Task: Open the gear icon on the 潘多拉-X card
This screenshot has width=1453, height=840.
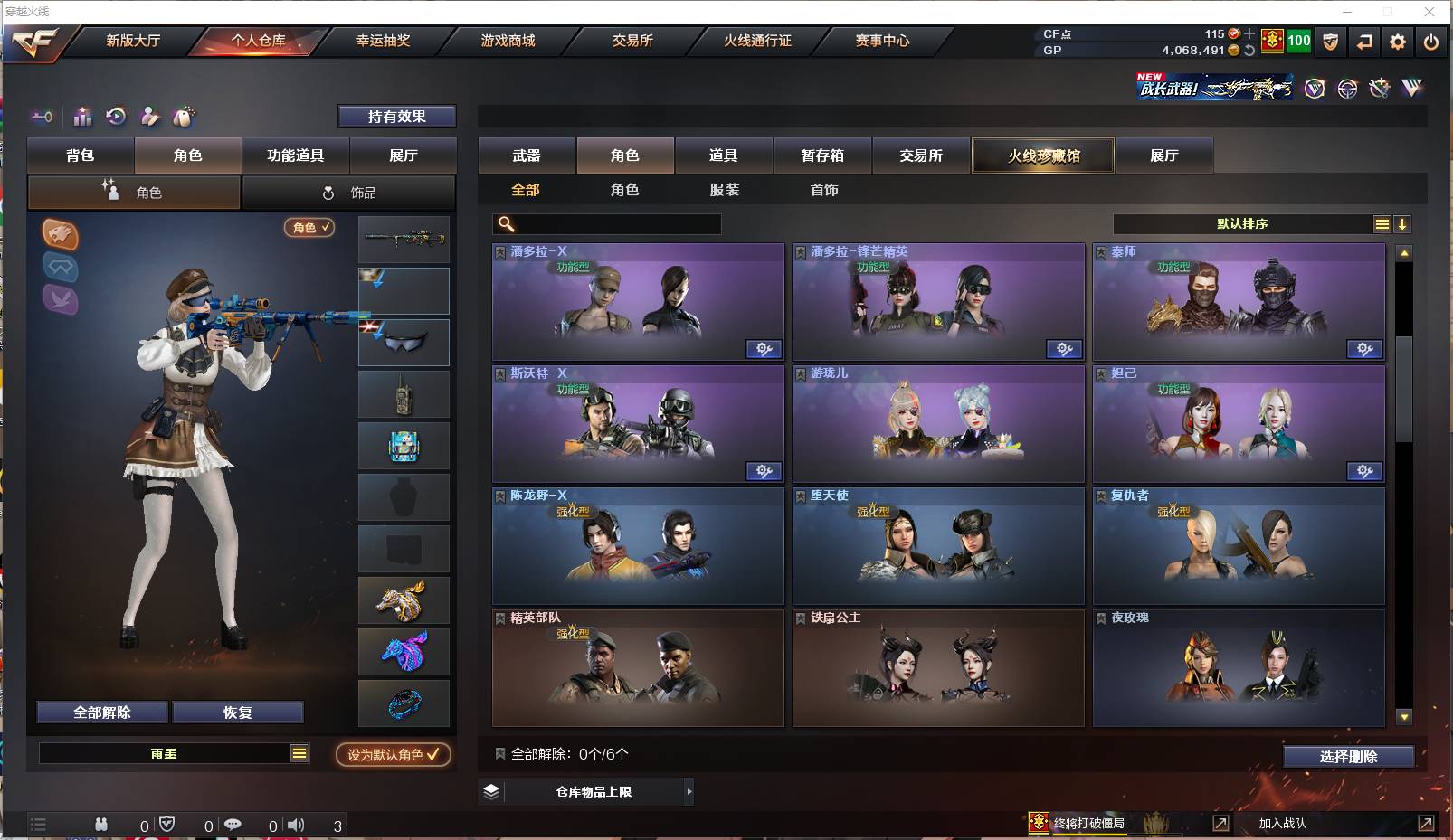Action: tap(764, 349)
